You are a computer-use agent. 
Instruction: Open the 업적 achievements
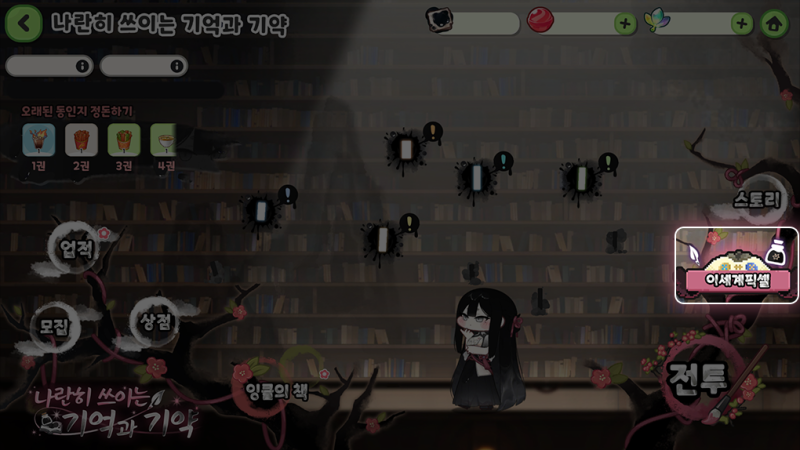coord(76,249)
